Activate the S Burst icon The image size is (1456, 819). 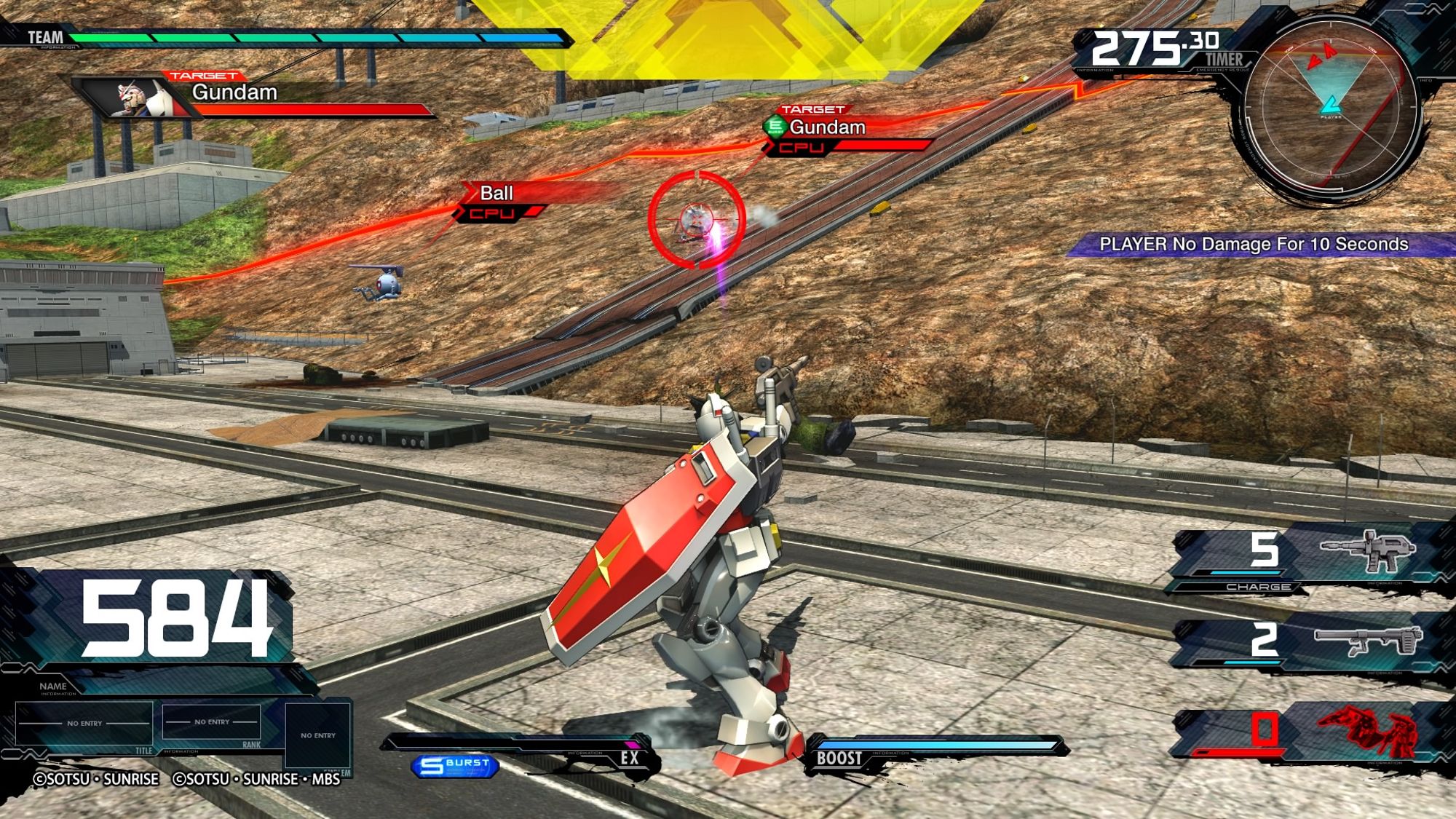coord(455,765)
